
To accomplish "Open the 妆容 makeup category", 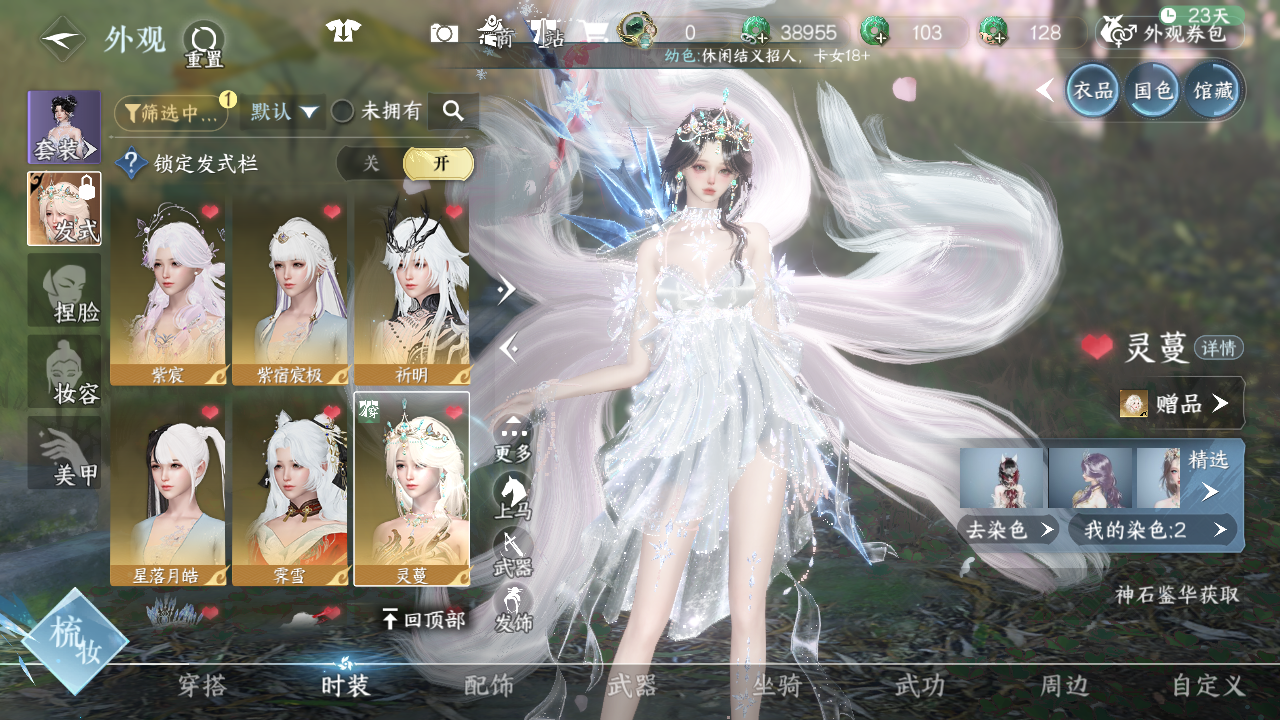I will [65, 372].
